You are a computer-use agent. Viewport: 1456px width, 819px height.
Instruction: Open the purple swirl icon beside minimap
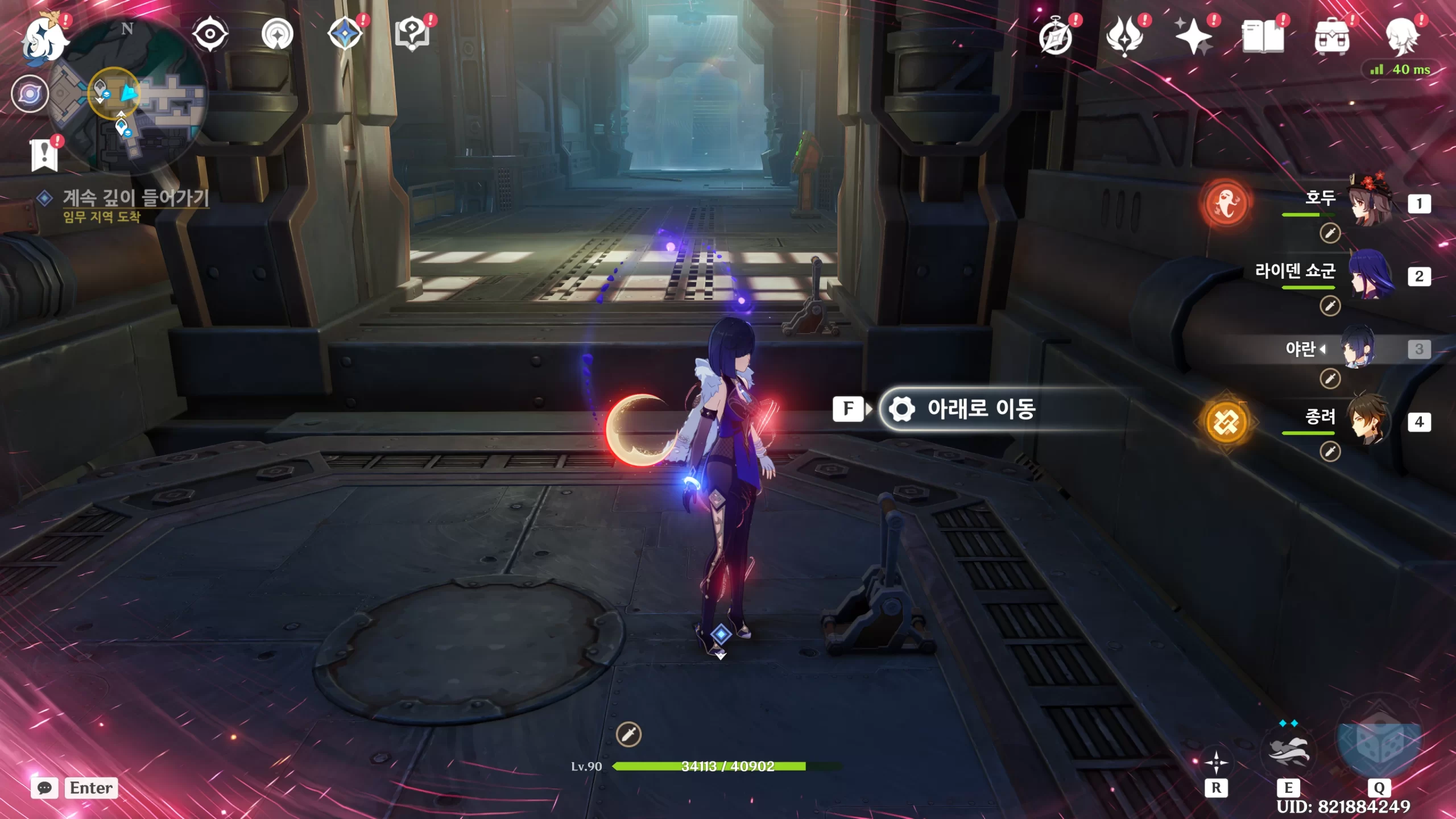point(30,93)
